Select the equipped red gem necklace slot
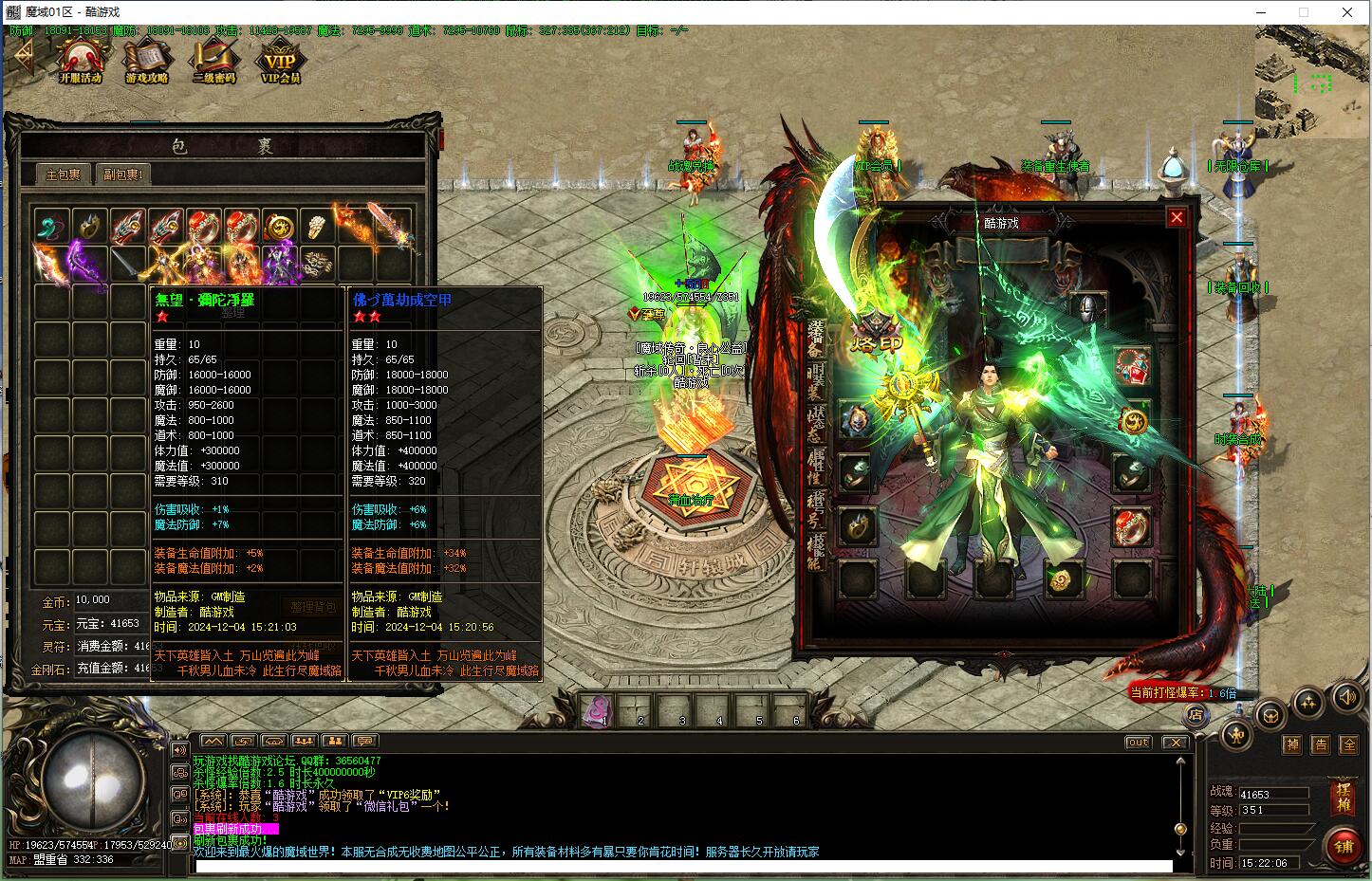Screen dimensions: 1372x881 (x=1131, y=364)
